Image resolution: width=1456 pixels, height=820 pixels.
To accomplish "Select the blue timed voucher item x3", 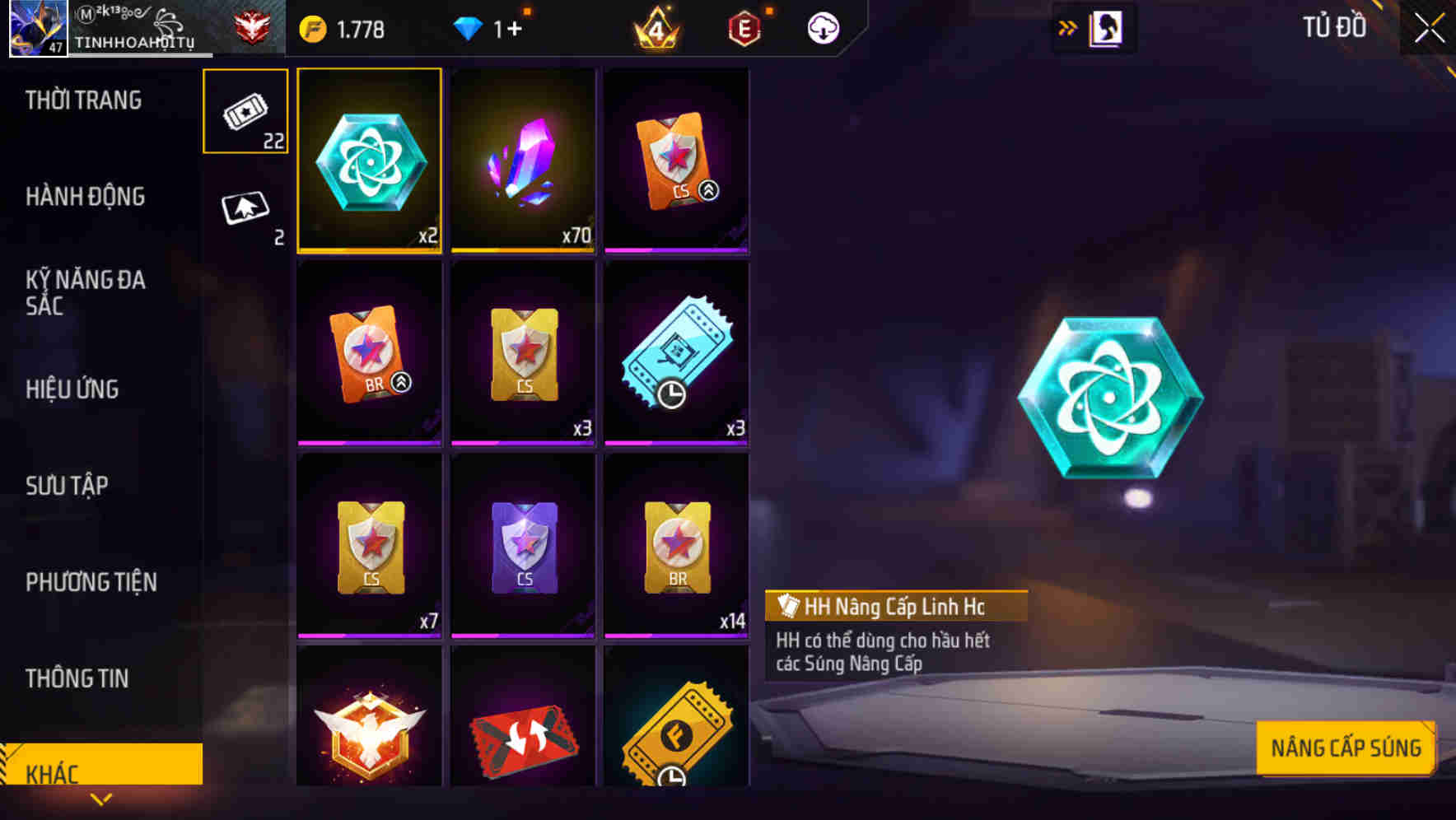I will 675,352.
